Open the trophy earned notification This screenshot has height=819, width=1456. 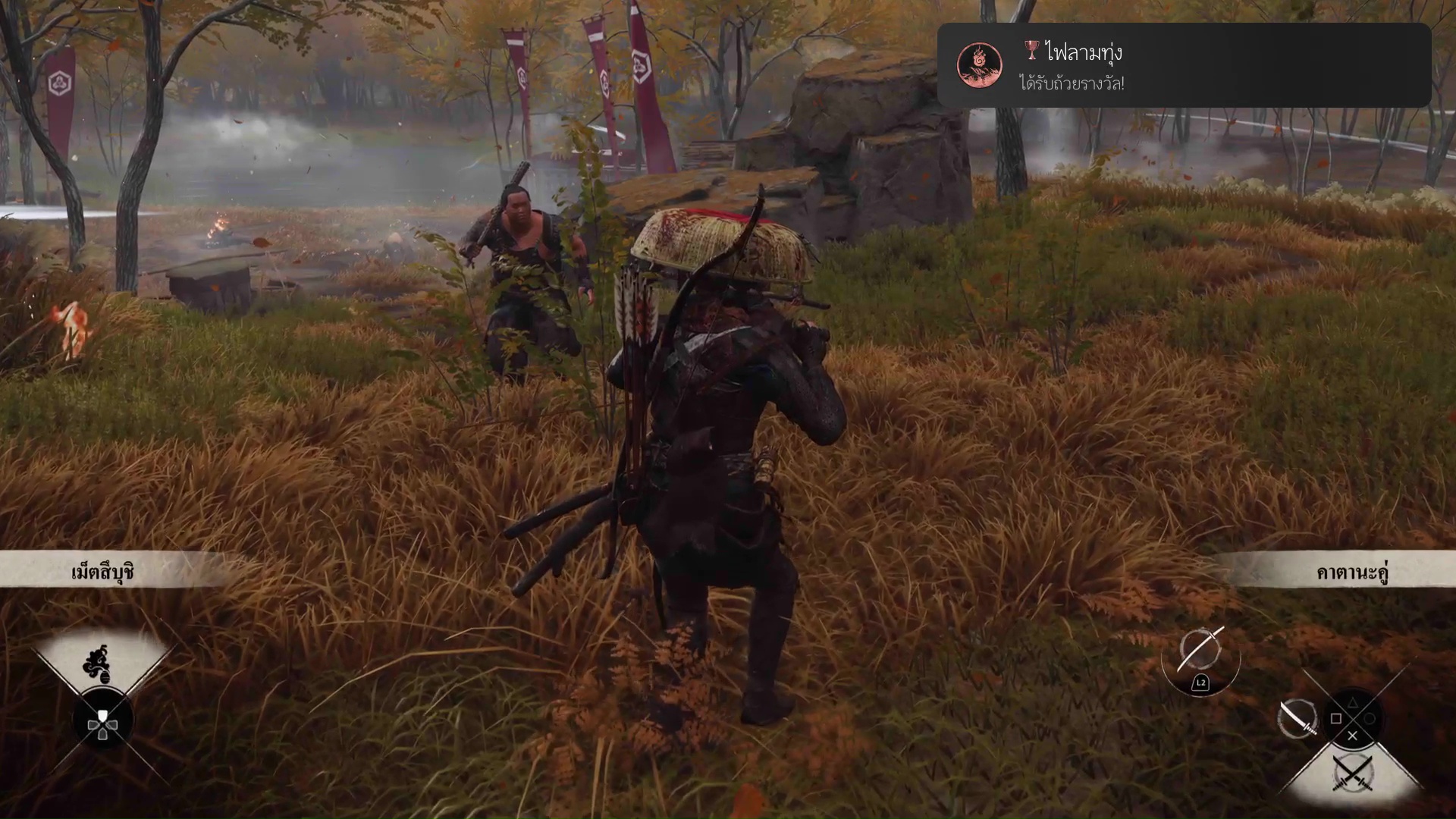click(x=1183, y=65)
